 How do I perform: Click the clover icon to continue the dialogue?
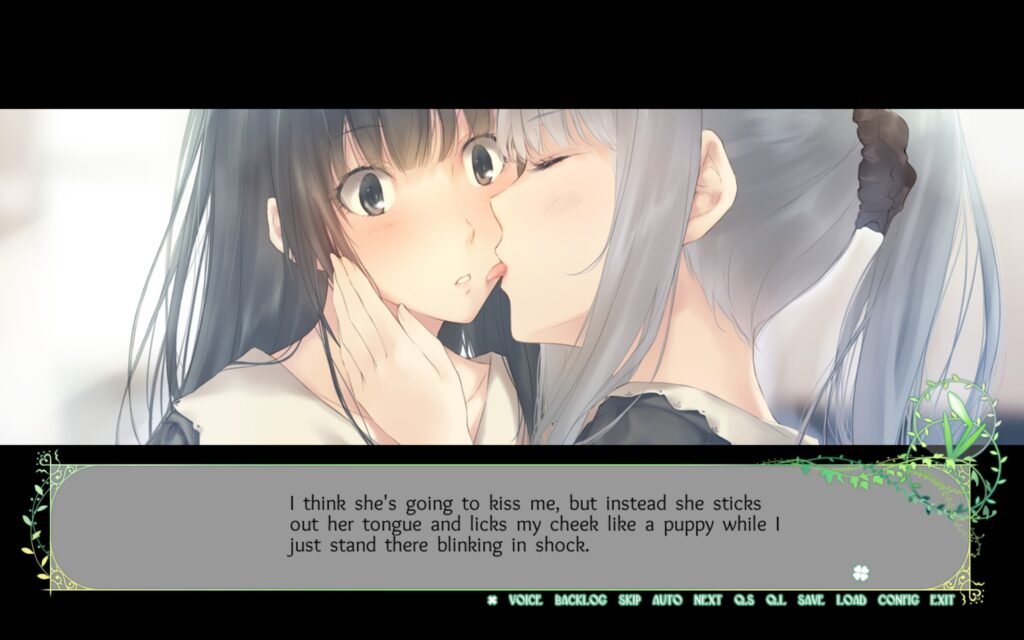860,573
